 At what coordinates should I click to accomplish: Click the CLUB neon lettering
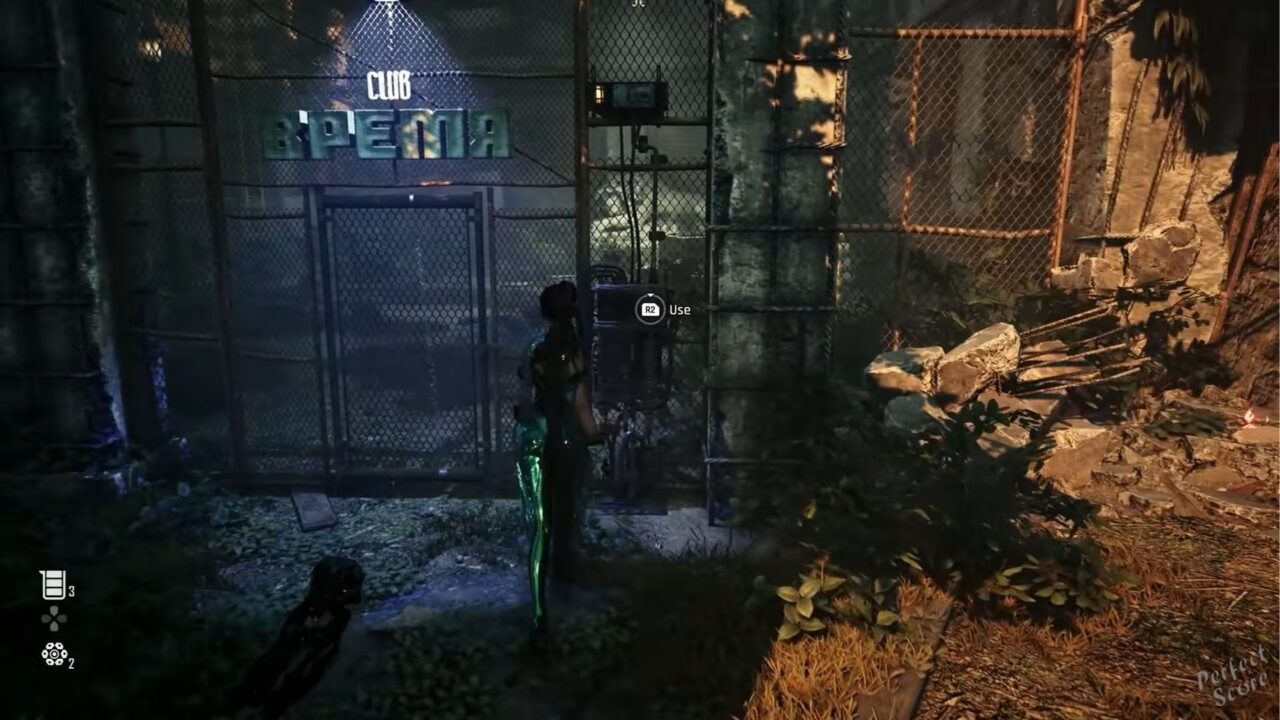(392, 83)
